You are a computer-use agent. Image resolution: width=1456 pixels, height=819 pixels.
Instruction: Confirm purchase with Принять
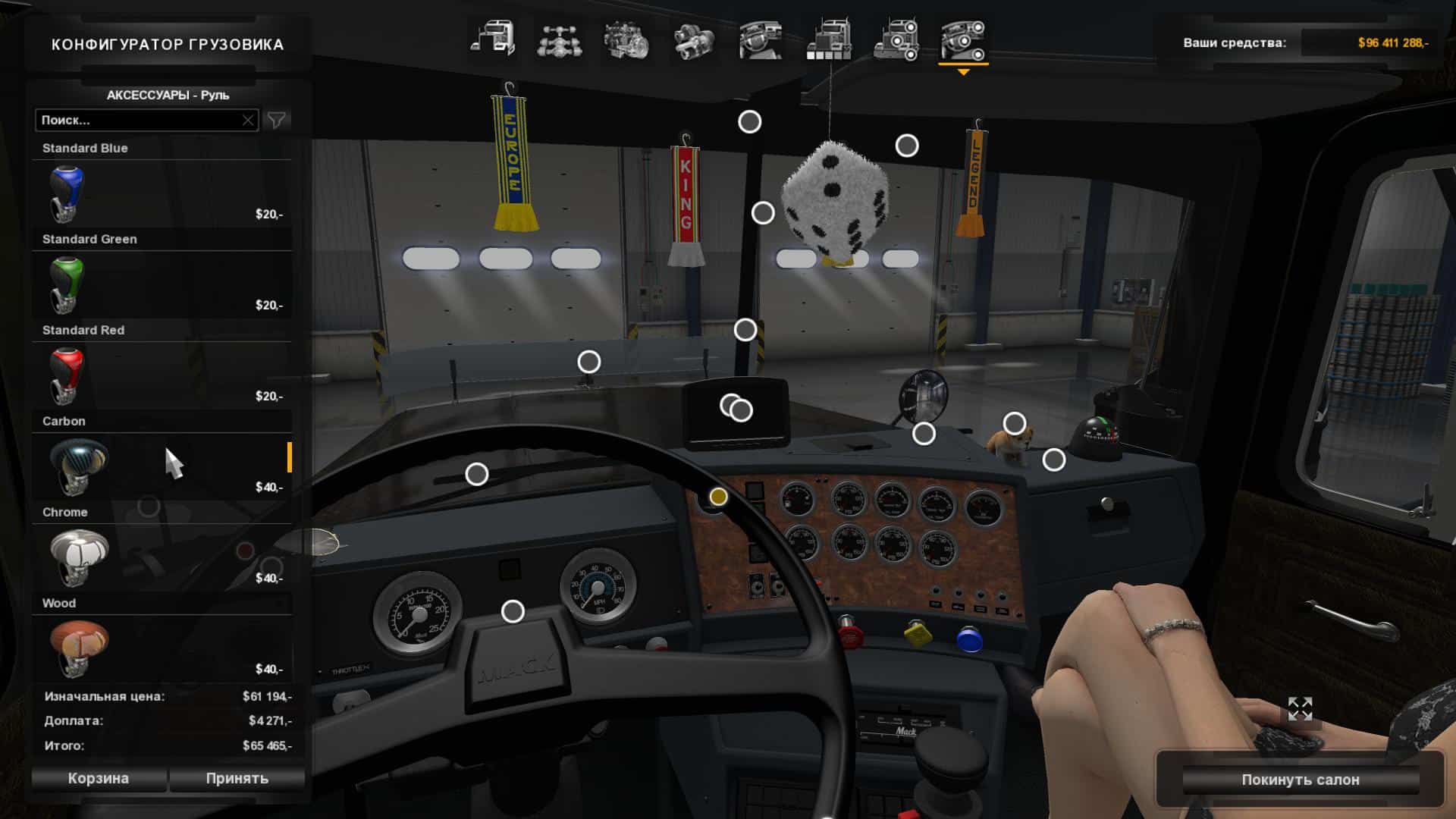pyautogui.click(x=237, y=778)
